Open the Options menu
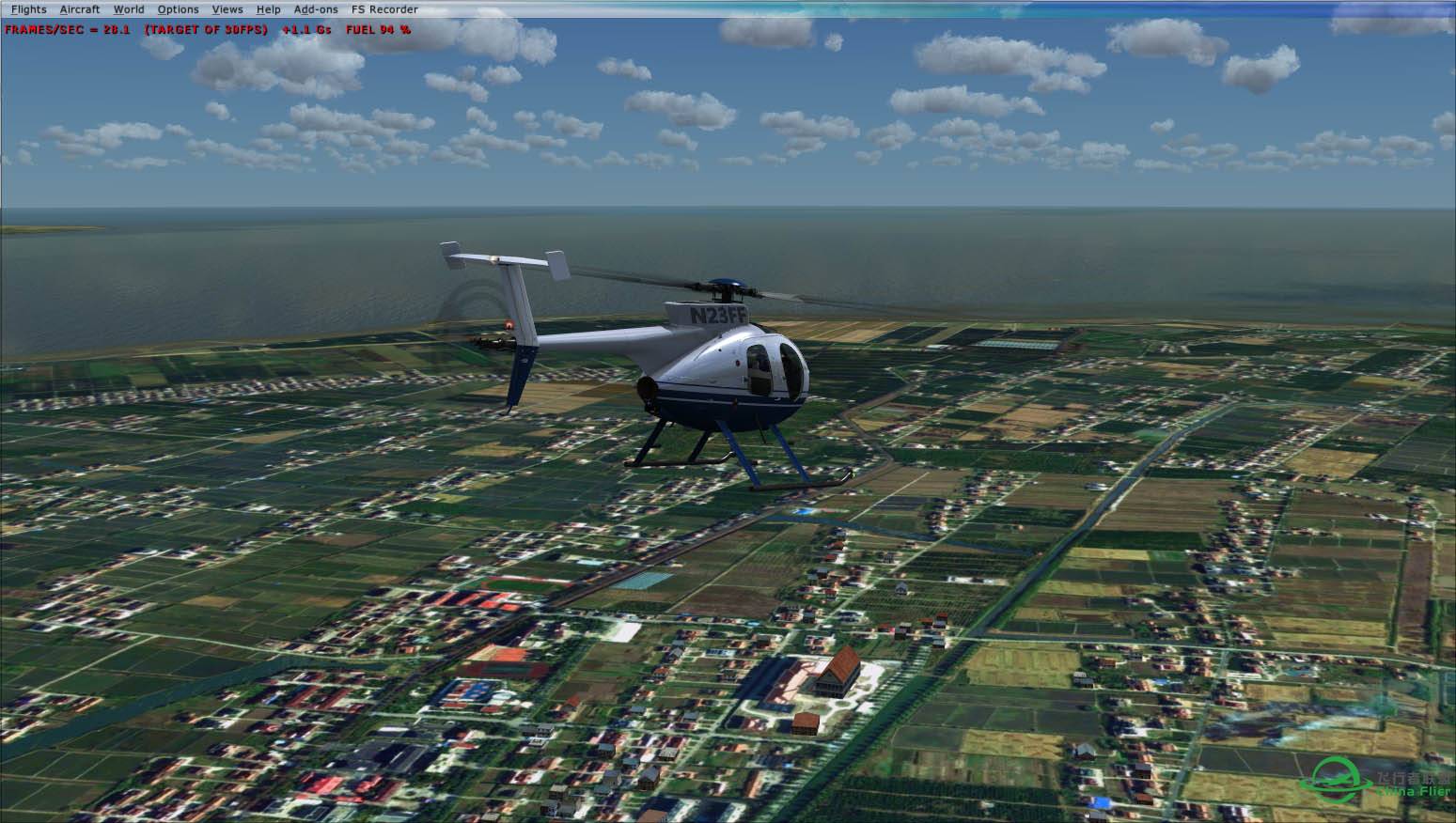 (x=178, y=9)
